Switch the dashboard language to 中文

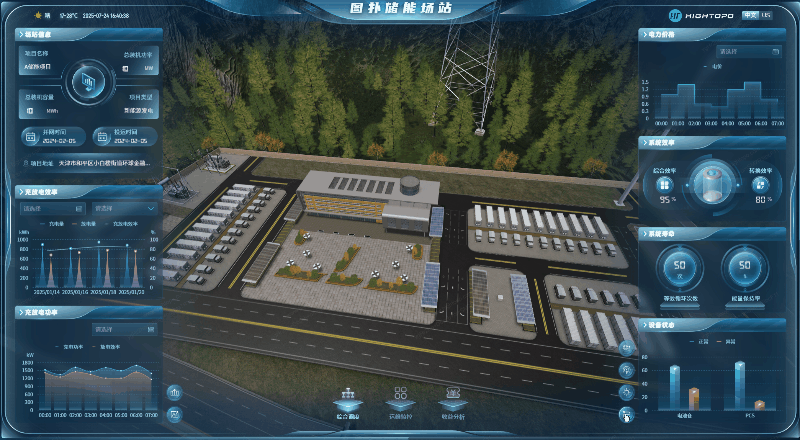[750, 15]
